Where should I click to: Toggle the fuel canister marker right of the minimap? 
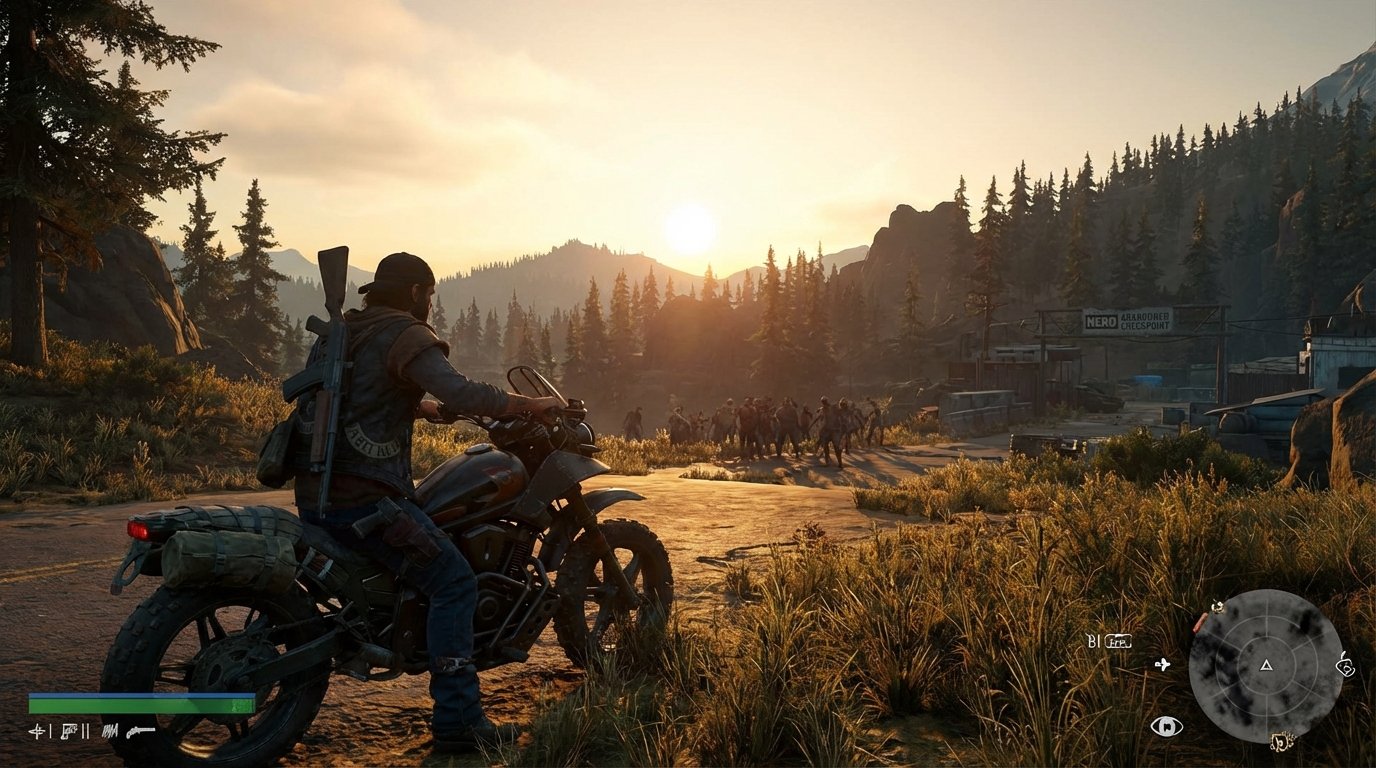coord(1344,665)
